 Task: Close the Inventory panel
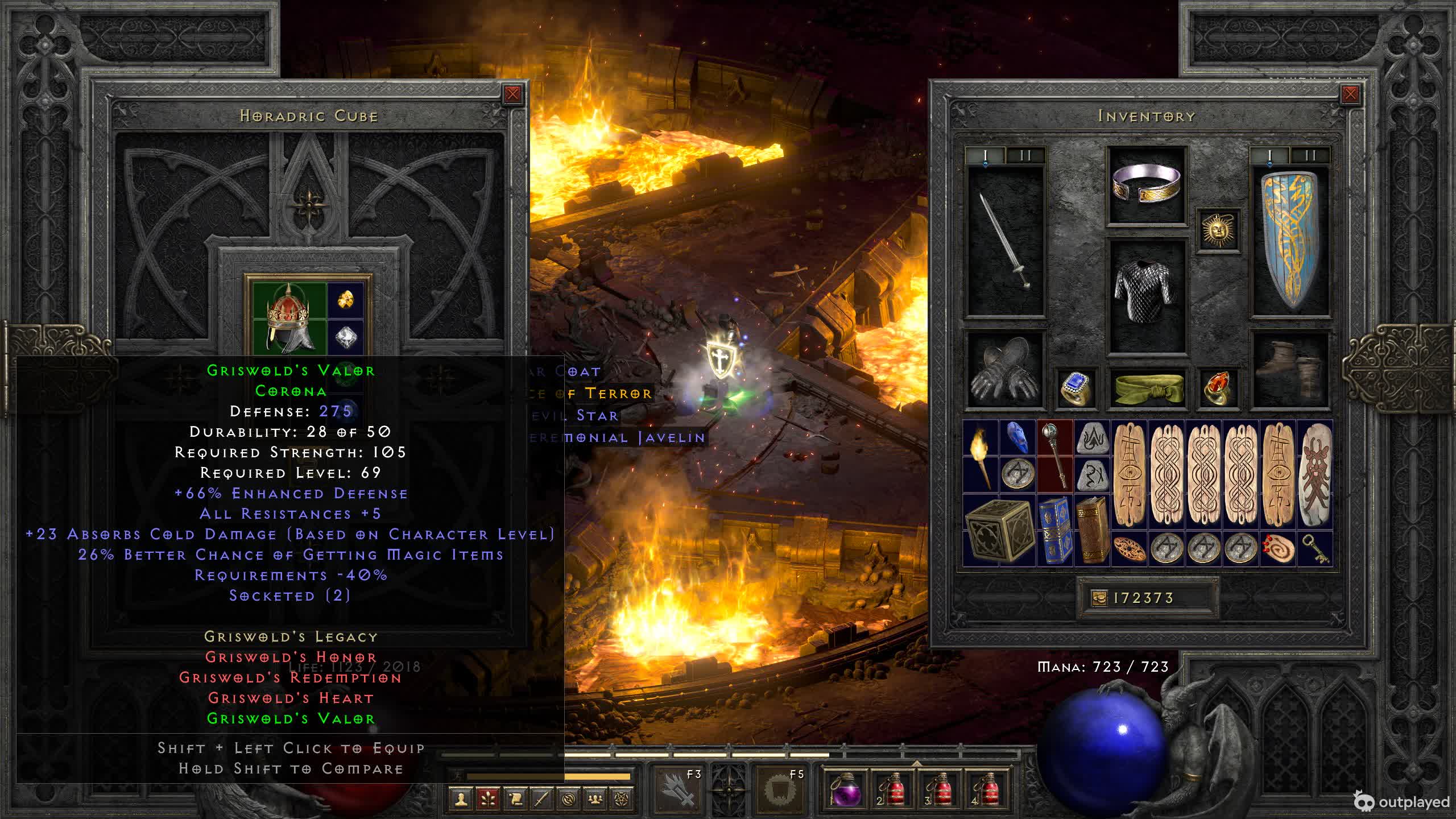(1350, 94)
